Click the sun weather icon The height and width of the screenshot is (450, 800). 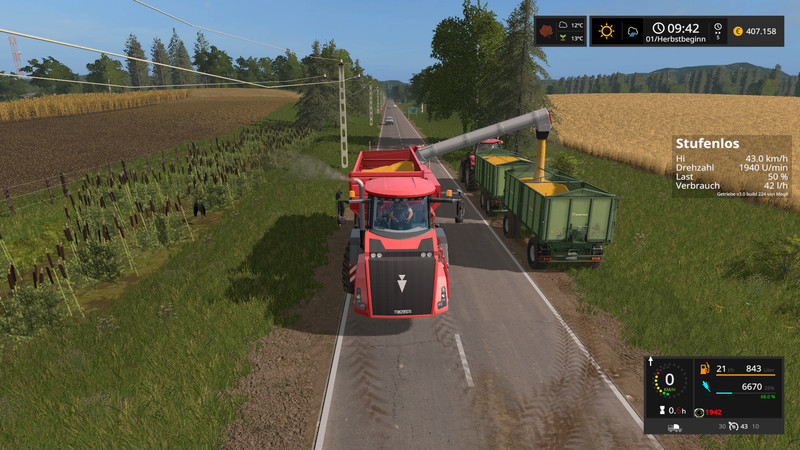tap(606, 31)
